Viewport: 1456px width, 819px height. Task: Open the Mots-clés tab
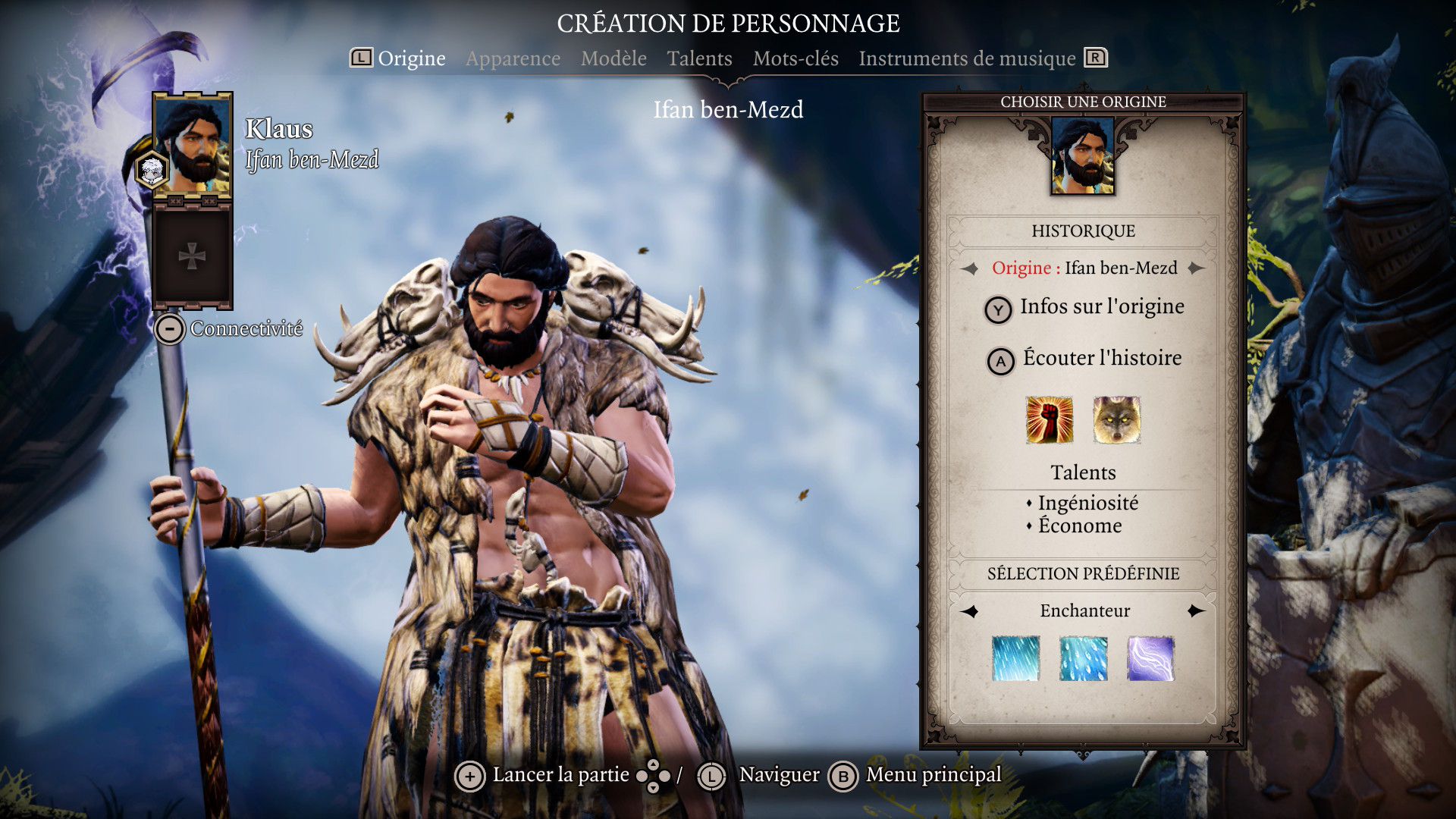tap(795, 58)
